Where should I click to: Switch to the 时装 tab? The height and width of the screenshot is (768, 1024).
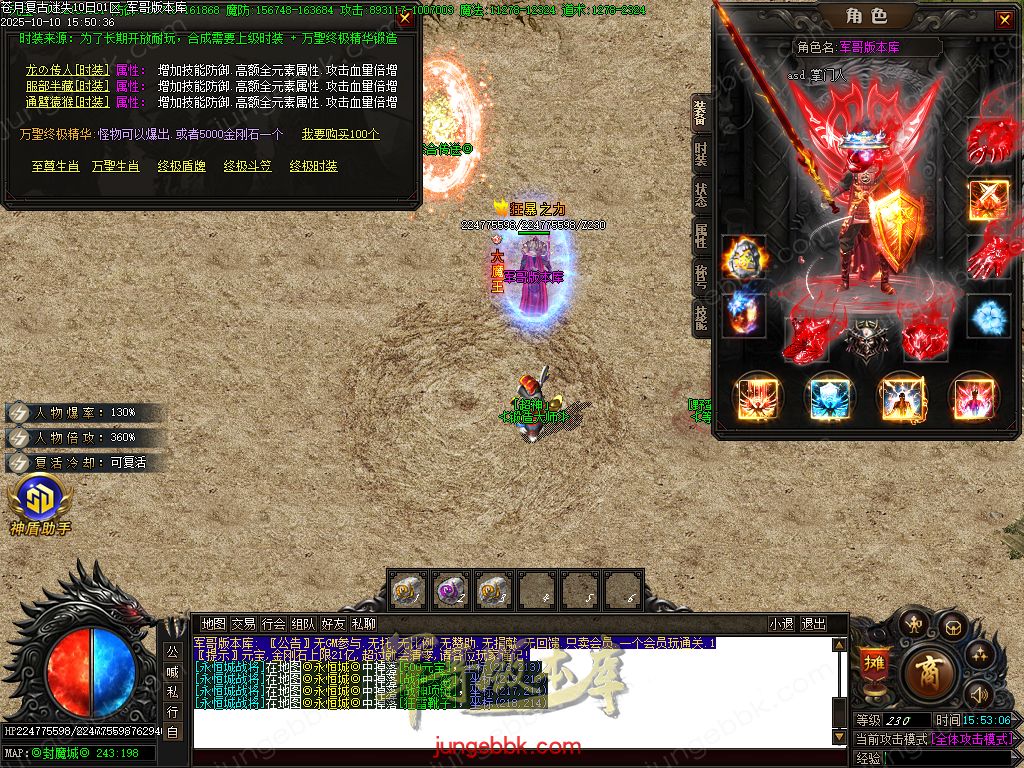(x=701, y=154)
